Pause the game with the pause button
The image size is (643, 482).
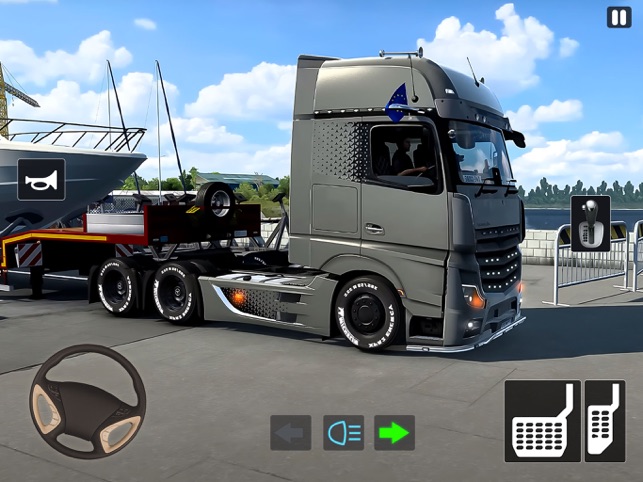click(x=619, y=17)
